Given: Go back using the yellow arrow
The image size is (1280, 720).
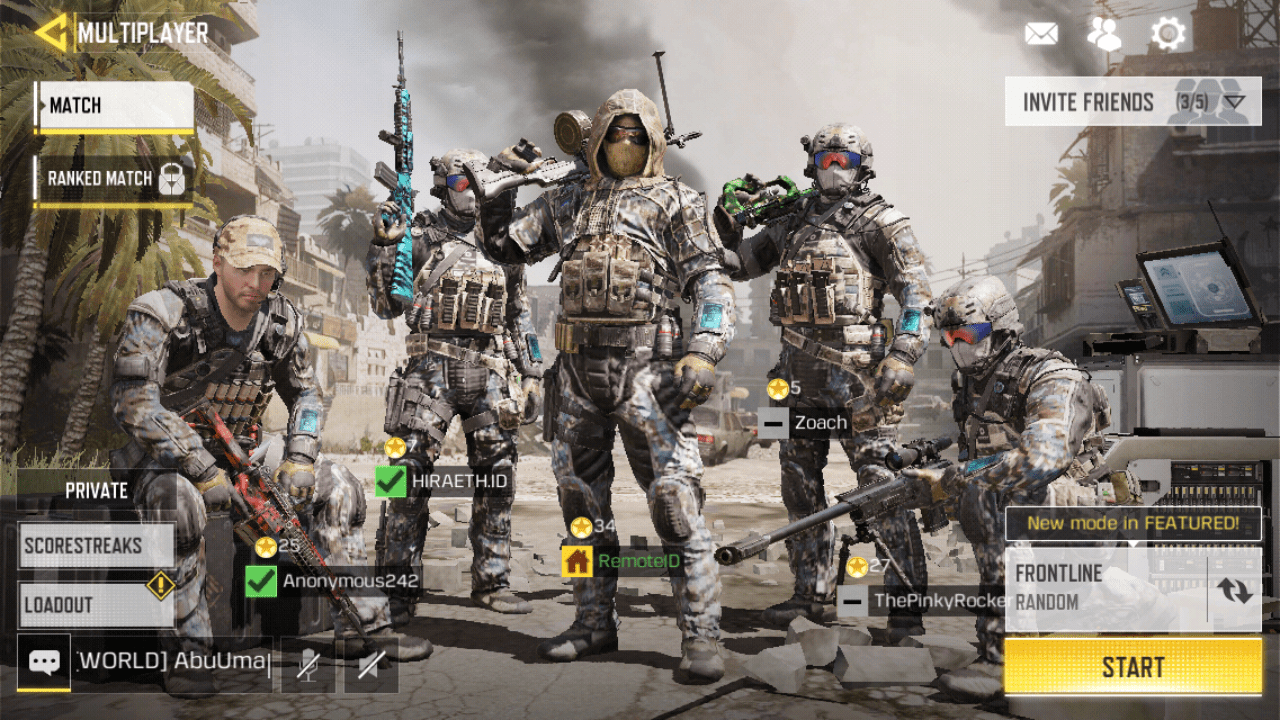Looking at the screenshot, I should (49, 32).
